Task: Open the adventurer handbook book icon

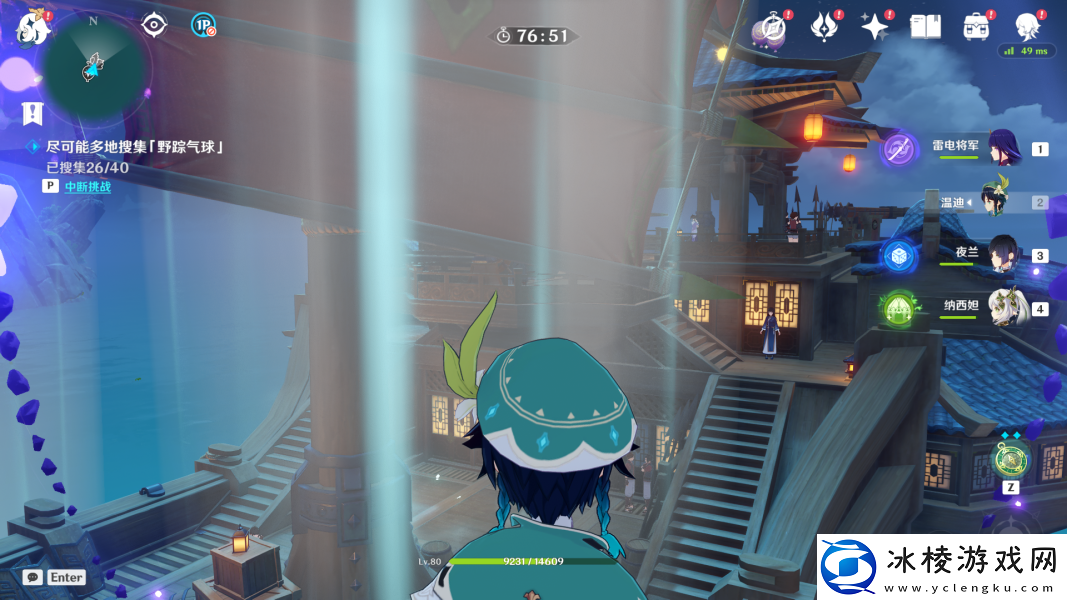Action: (925, 27)
